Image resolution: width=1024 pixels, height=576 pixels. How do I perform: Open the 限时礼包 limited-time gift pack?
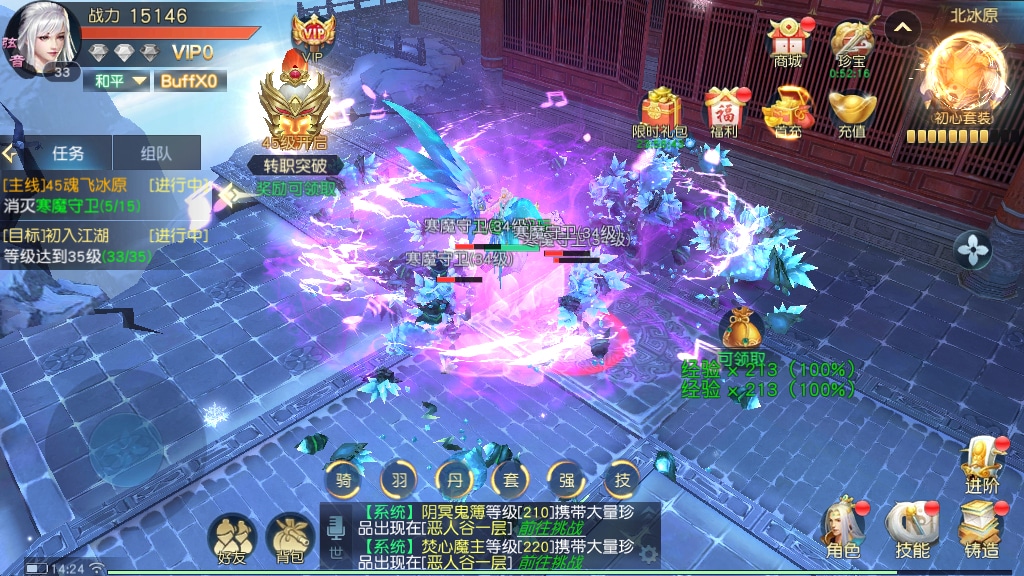tap(660, 112)
